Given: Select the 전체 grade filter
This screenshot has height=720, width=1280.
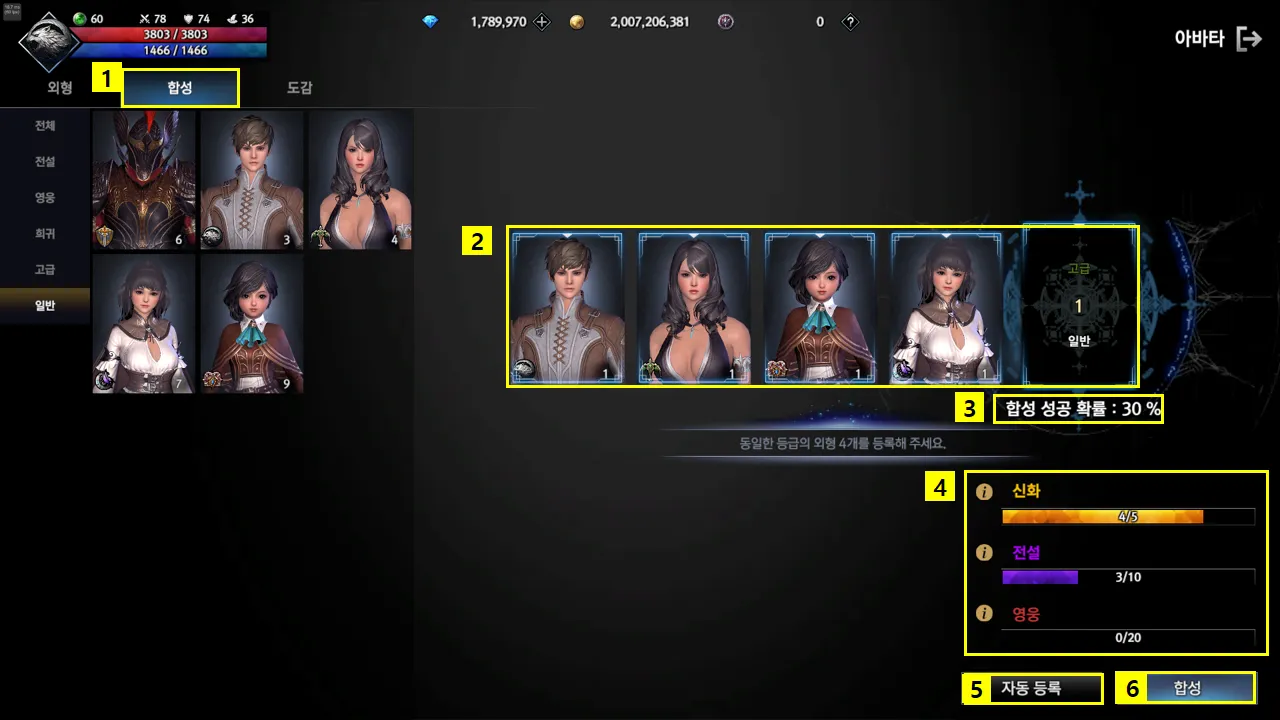Looking at the screenshot, I should click(x=45, y=126).
